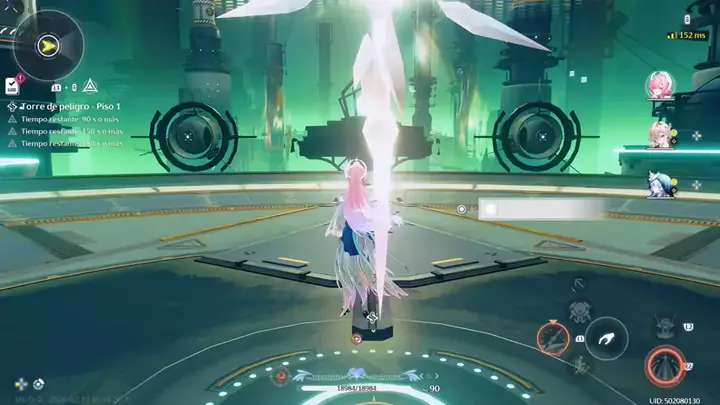Open the triangle emblem icon below the minimap

[x=90, y=85]
